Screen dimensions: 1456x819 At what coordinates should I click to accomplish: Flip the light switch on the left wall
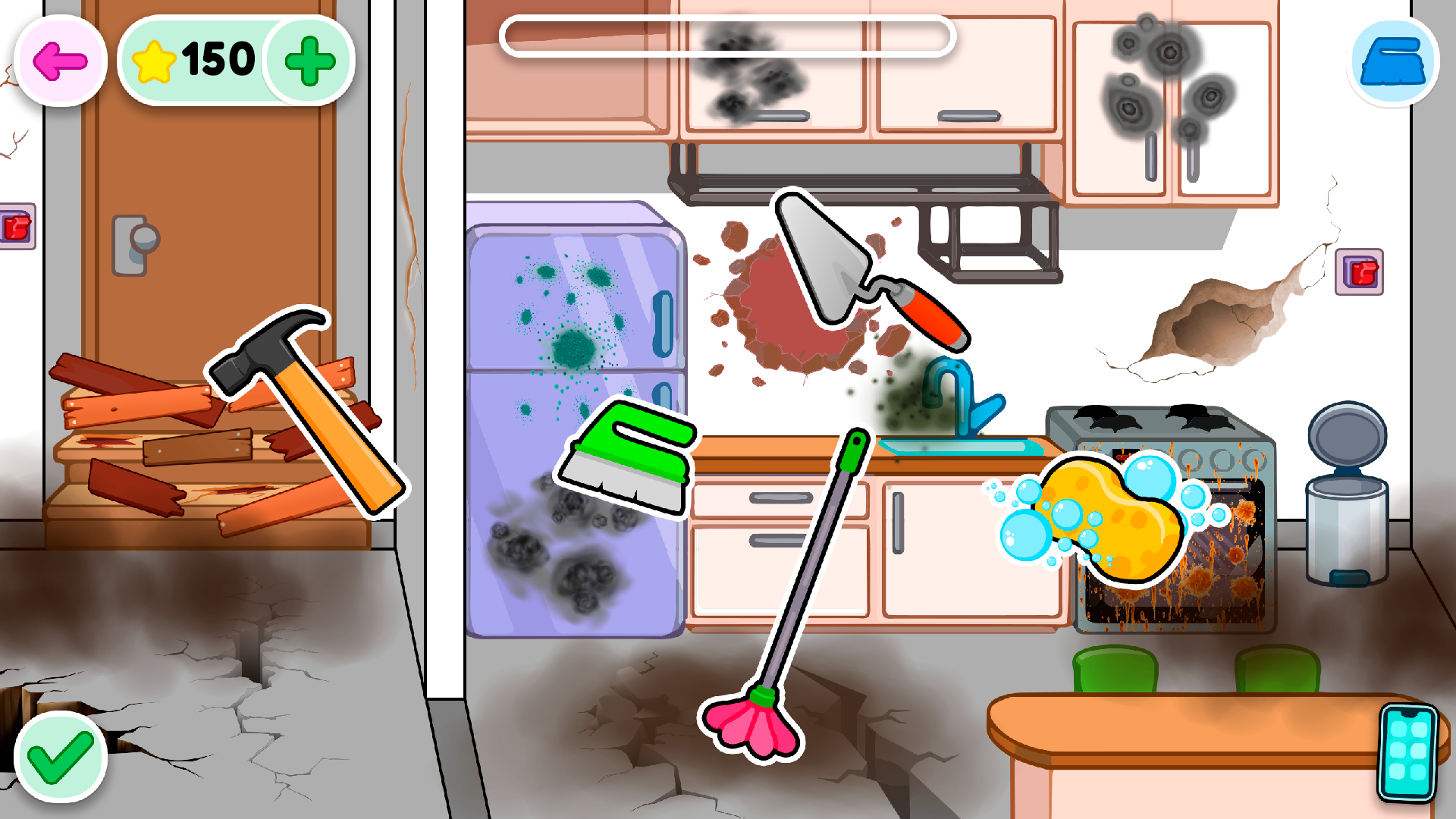coord(17,224)
